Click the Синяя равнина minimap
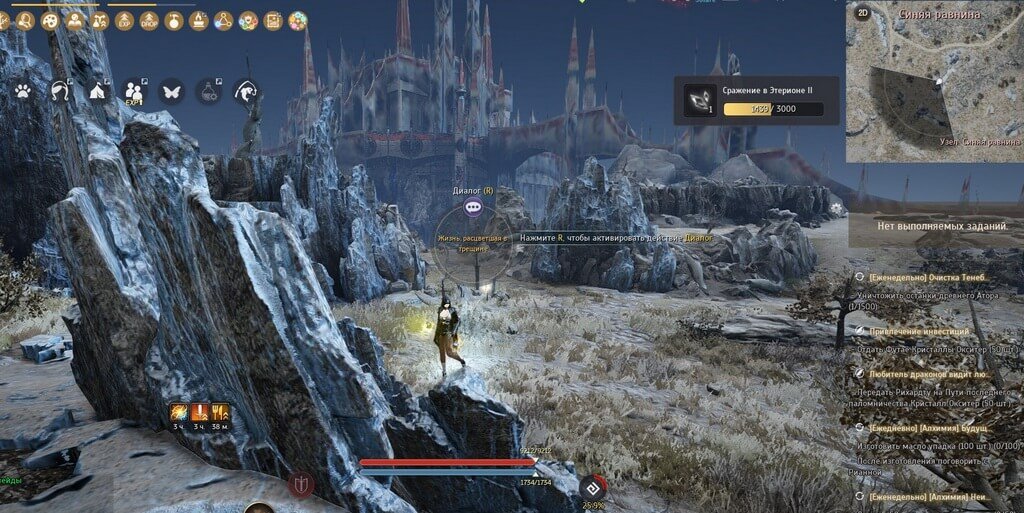 pos(935,88)
